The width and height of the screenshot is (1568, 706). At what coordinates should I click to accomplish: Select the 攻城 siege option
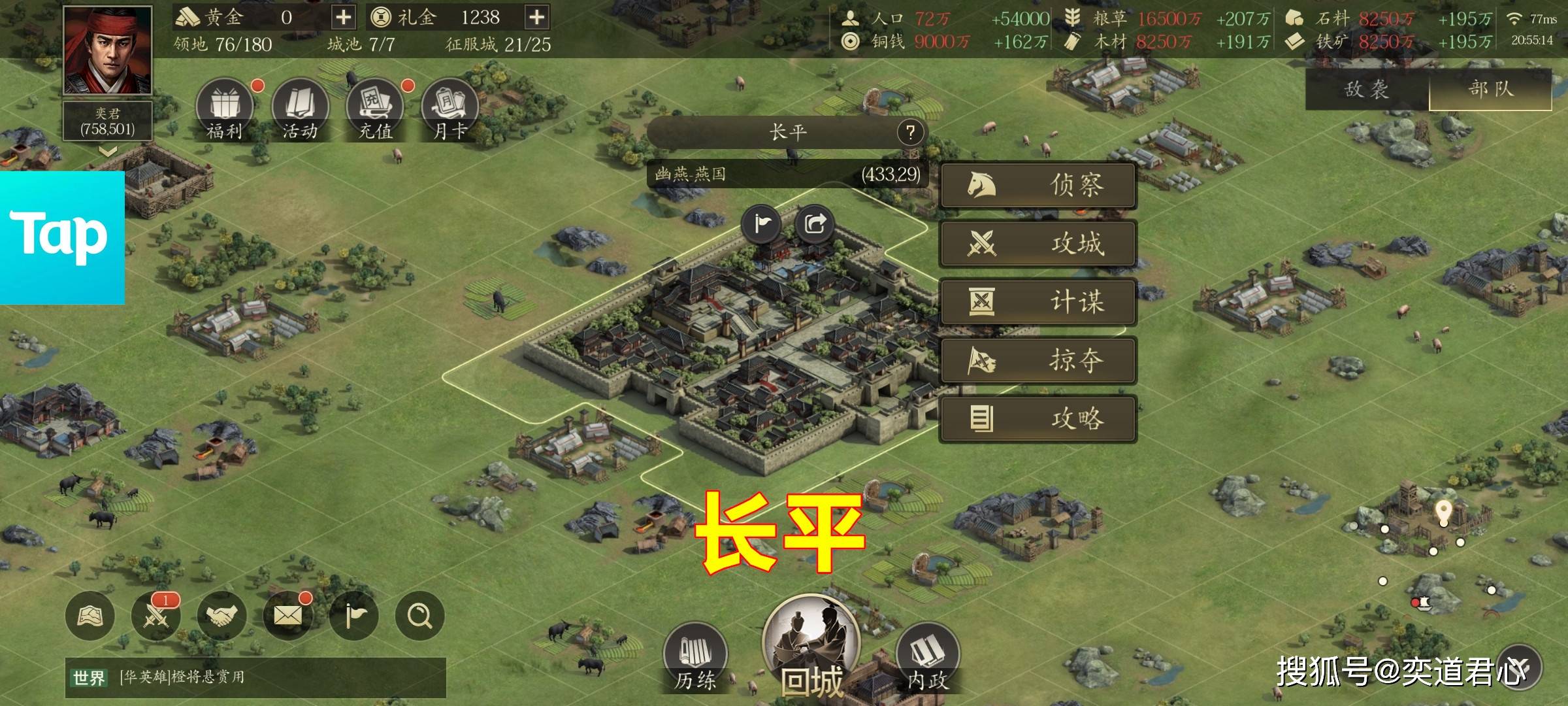(x=1038, y=244)
